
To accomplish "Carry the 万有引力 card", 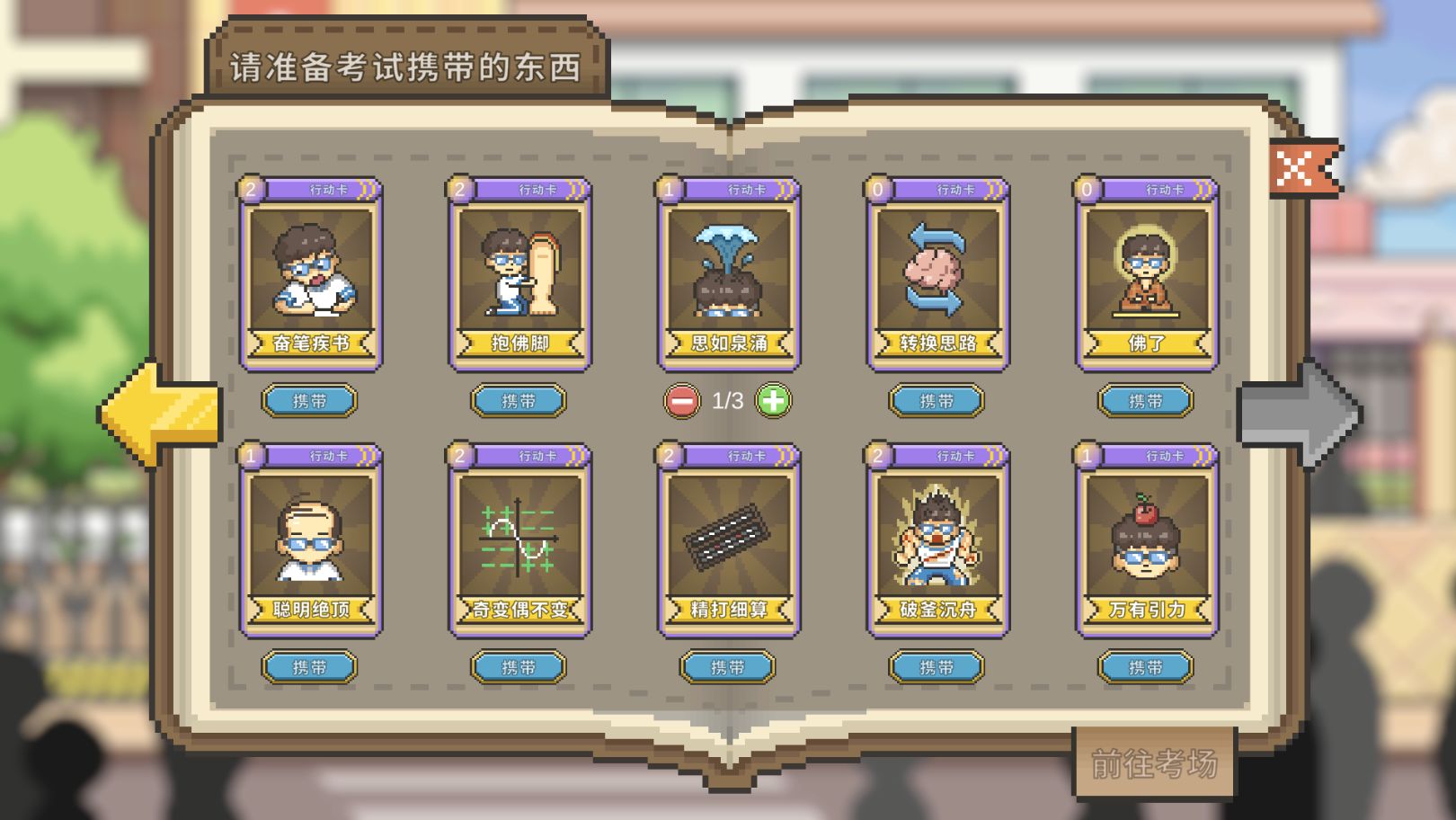I will [1145, 668].
